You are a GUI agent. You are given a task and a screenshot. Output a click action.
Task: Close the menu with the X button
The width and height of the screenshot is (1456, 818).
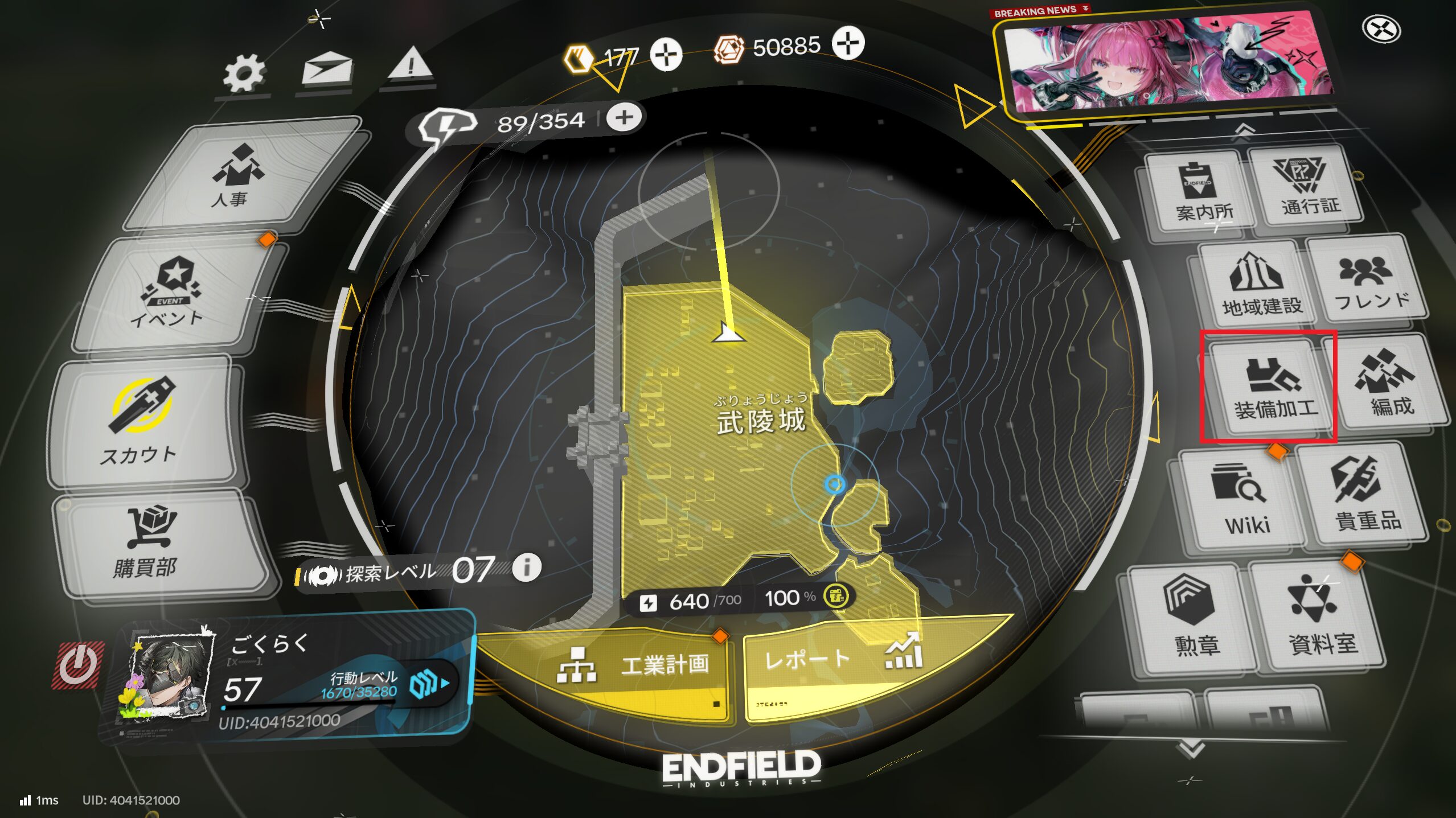pos(1381,29)
